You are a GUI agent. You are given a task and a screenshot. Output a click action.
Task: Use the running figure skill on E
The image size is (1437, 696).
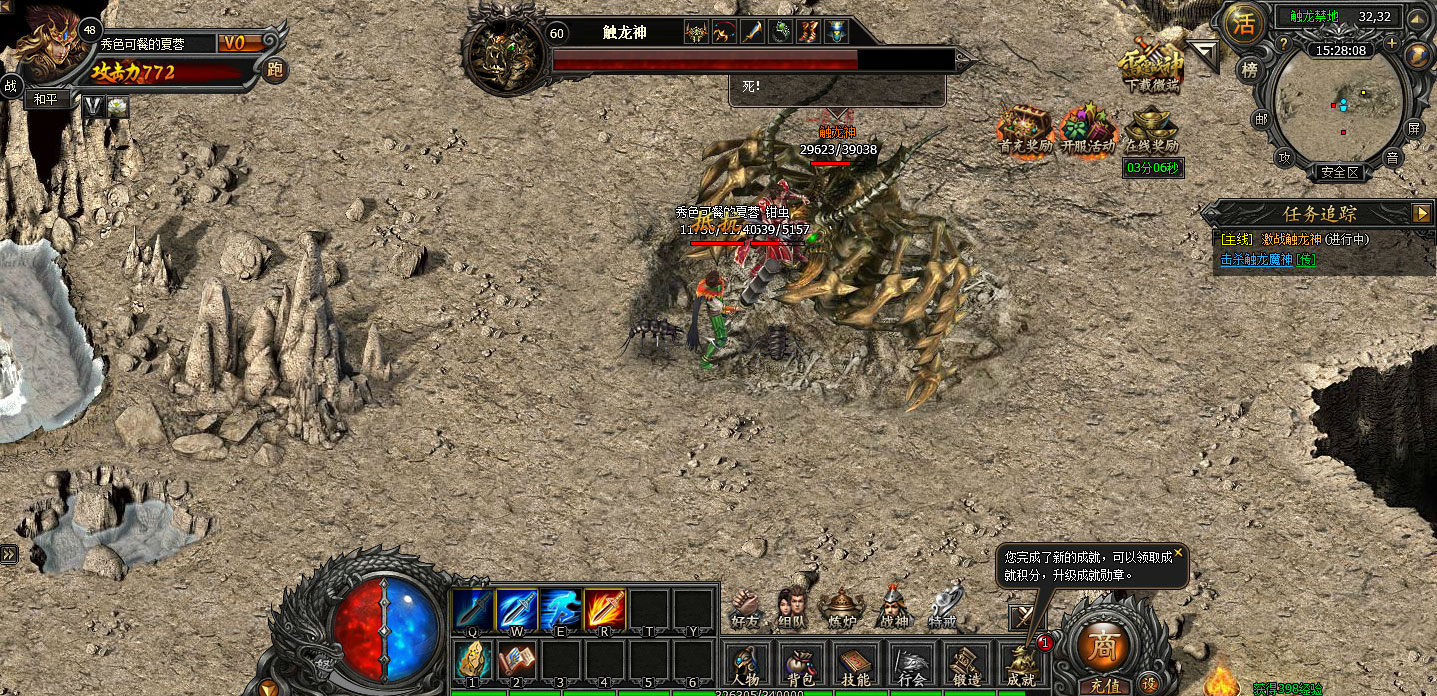(x=561, y=610)
